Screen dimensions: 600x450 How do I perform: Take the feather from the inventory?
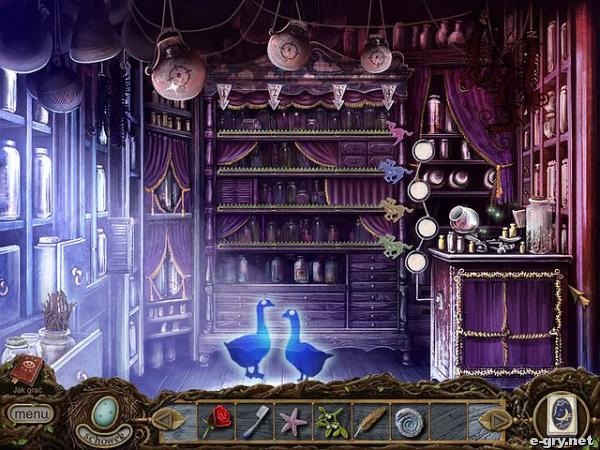click(370, 420)
